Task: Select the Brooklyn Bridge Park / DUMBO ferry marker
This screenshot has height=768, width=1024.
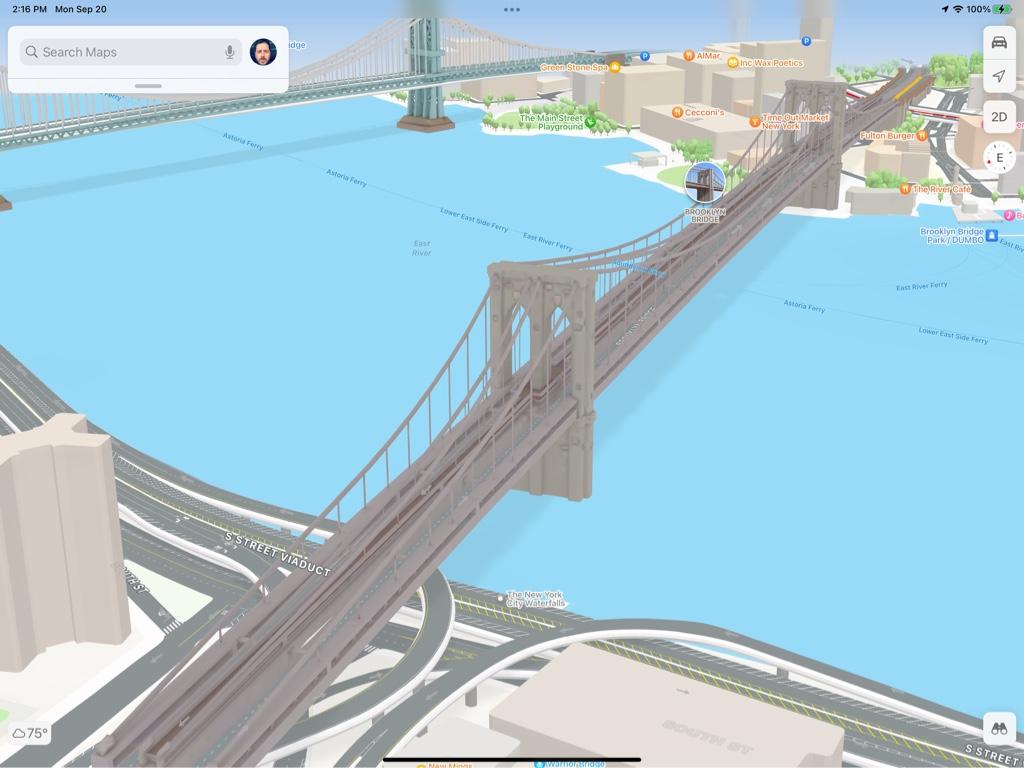Action: coord(992,236)
